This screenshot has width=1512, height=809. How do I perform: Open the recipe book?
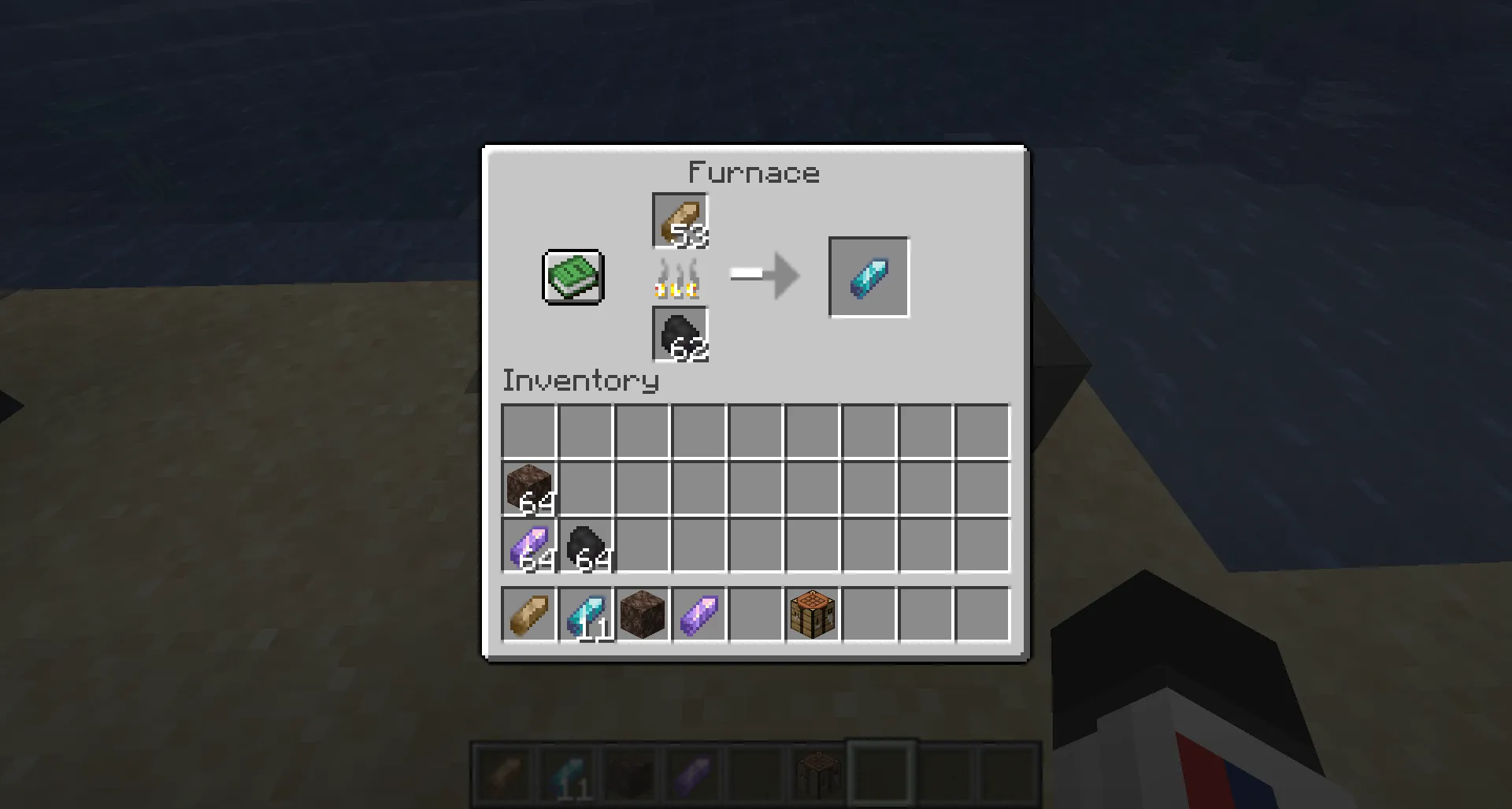point(572,277)
